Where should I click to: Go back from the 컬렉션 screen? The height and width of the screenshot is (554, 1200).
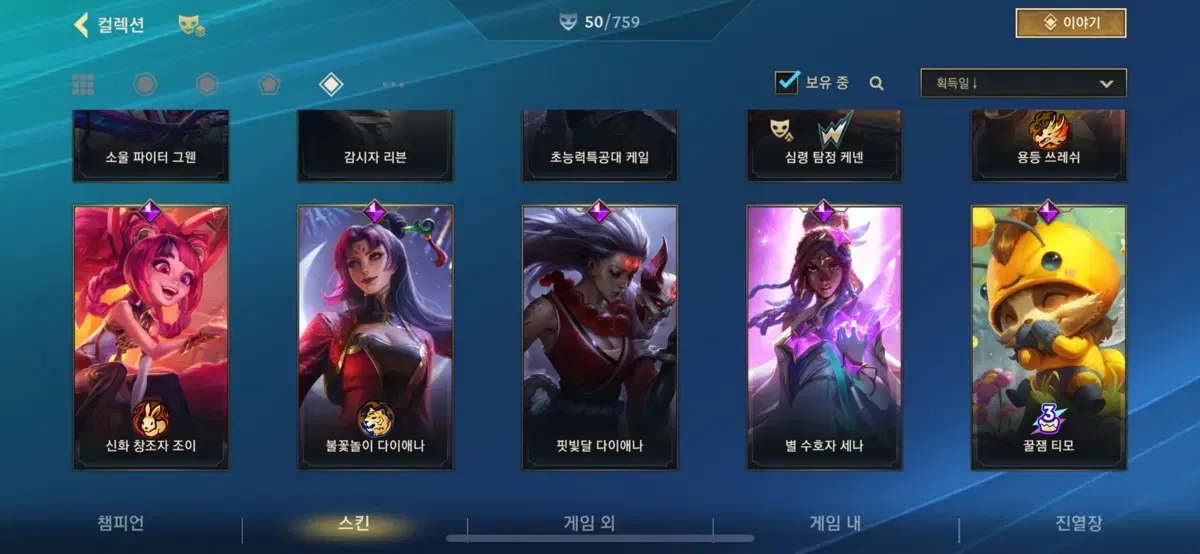click(82, 25)
